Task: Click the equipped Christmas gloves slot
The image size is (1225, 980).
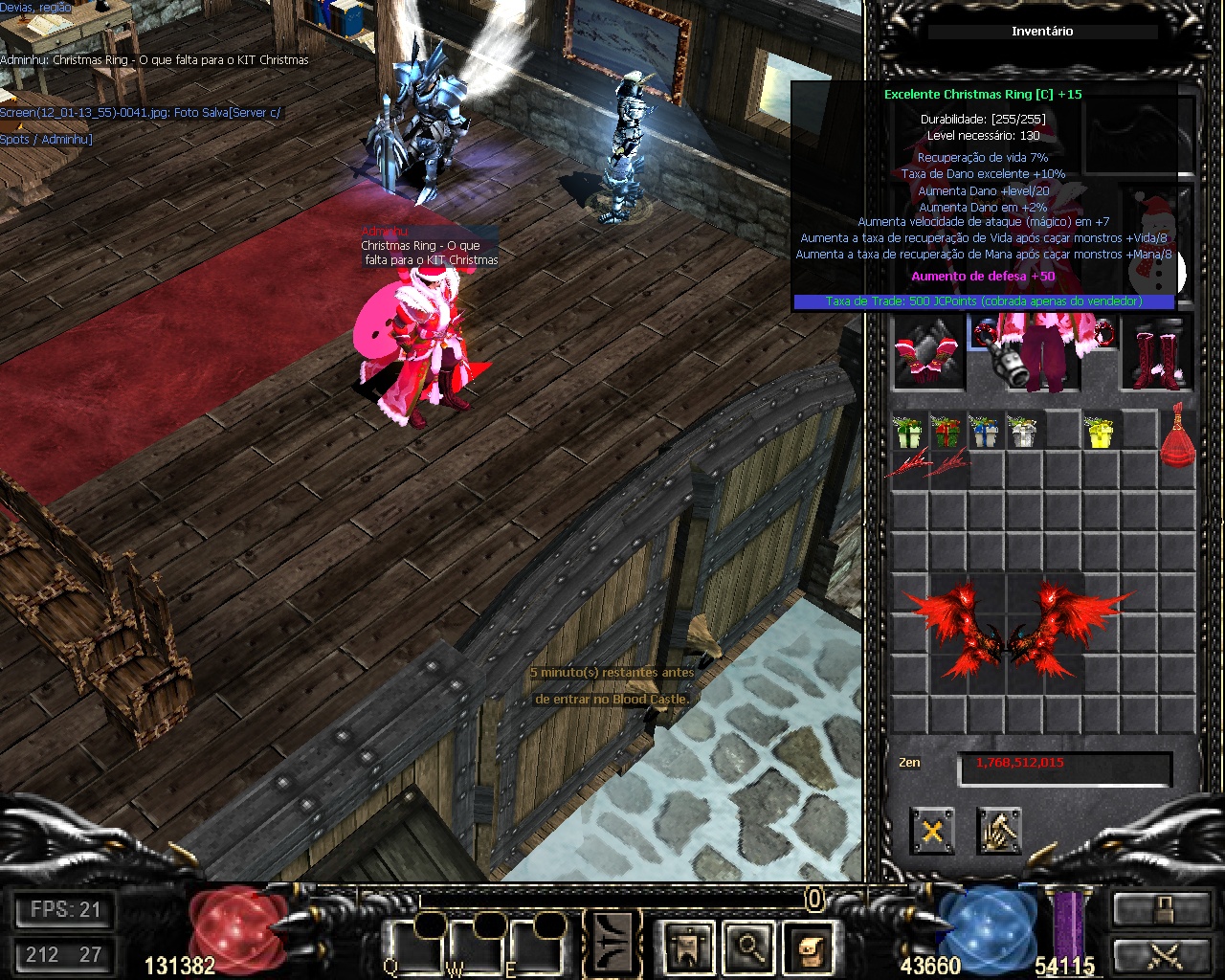Action: click(x=928, y=356)
